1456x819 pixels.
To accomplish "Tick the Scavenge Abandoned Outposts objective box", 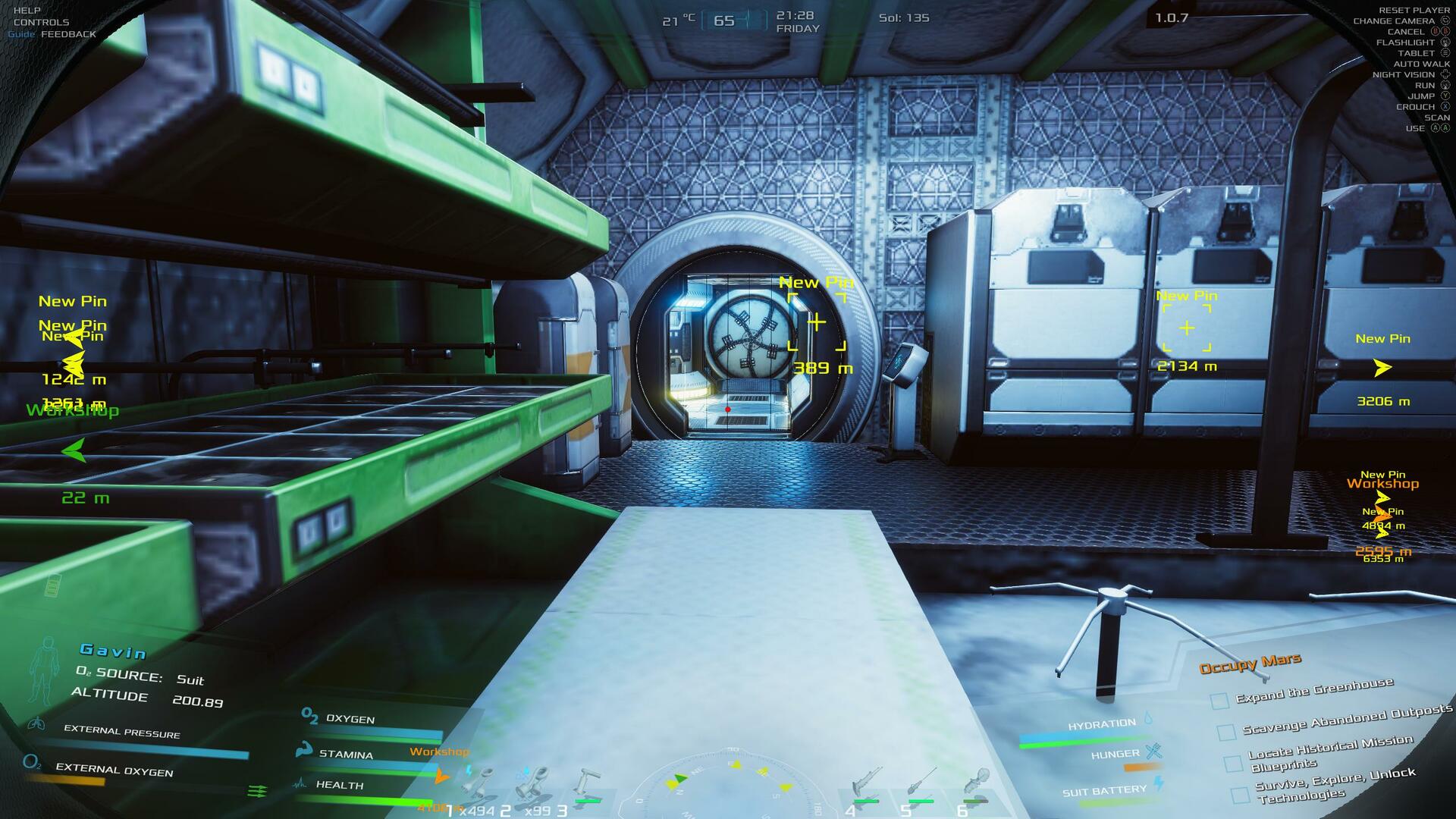I will click(1226, 733).
